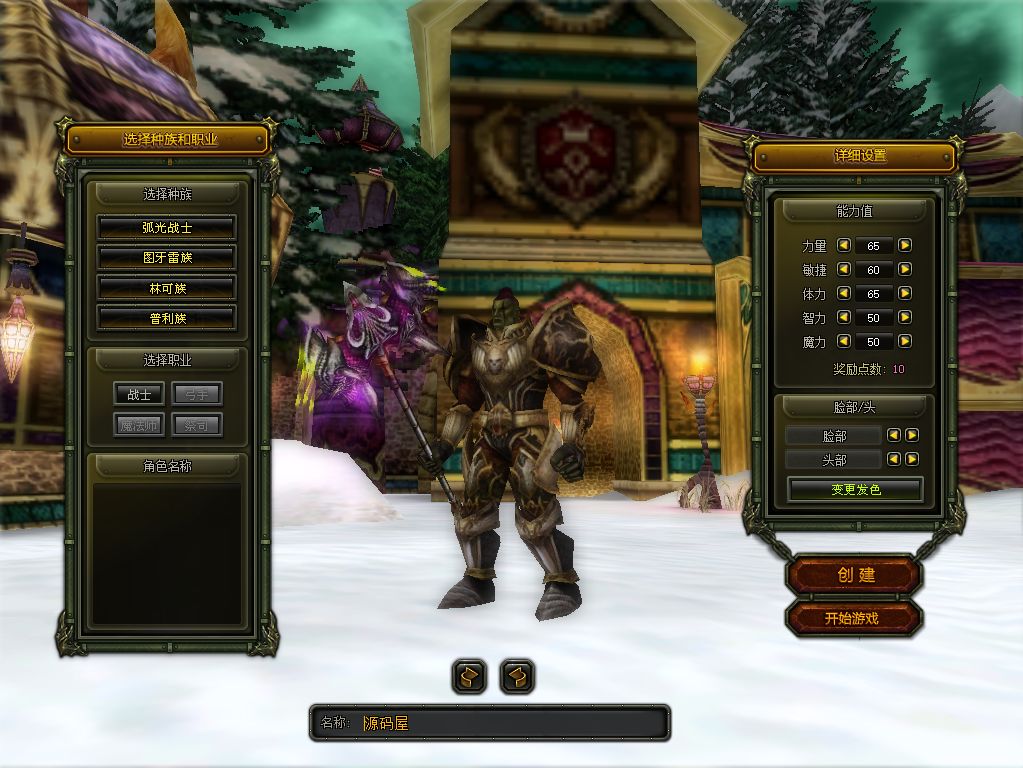The width and height of the screenshot is (1023, 768).
Task: Choose the 图牙雷族 race option
Action: tap(166, 257)
